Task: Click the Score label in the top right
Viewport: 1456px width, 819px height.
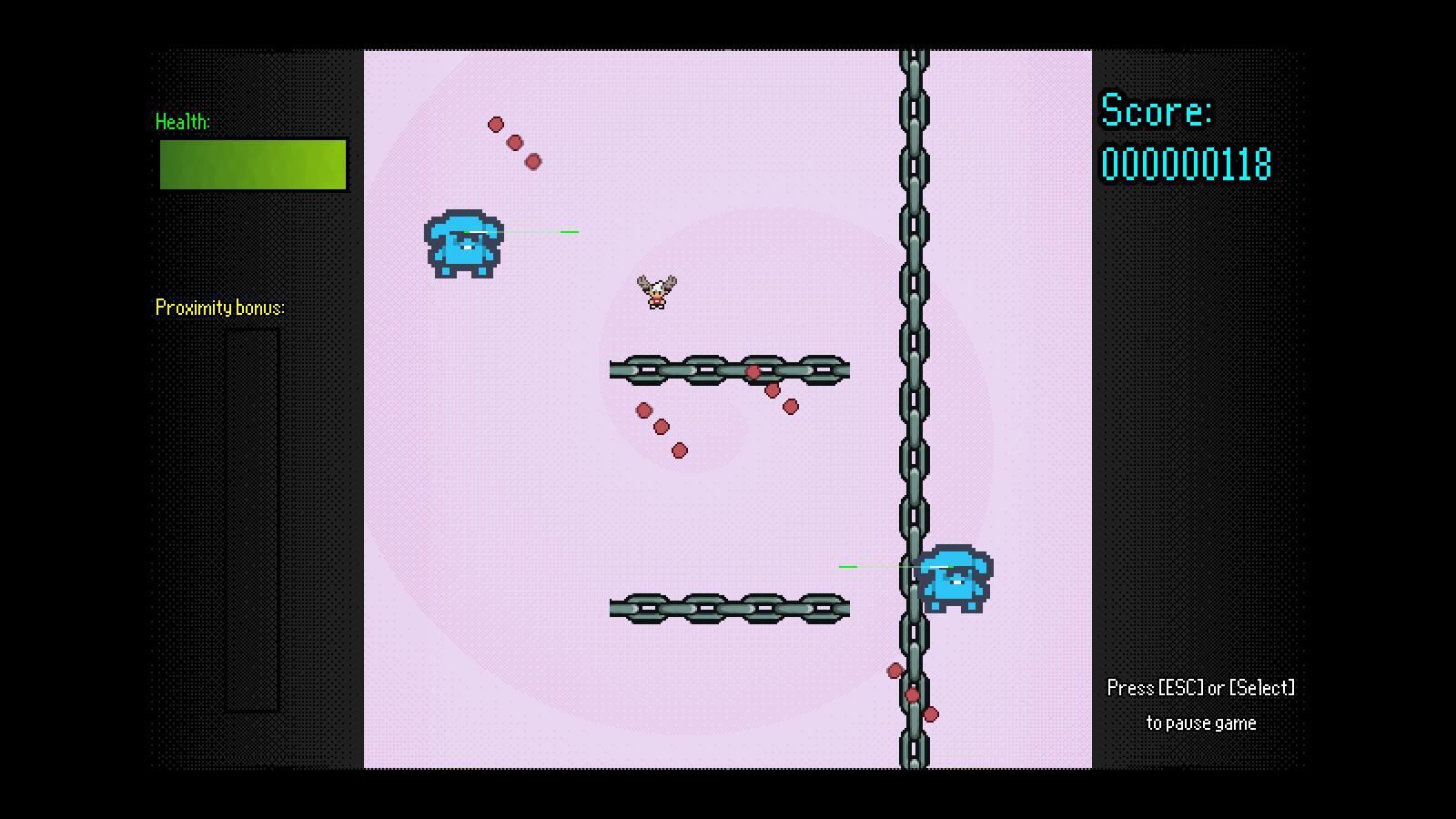Action: click(1155, 112)
